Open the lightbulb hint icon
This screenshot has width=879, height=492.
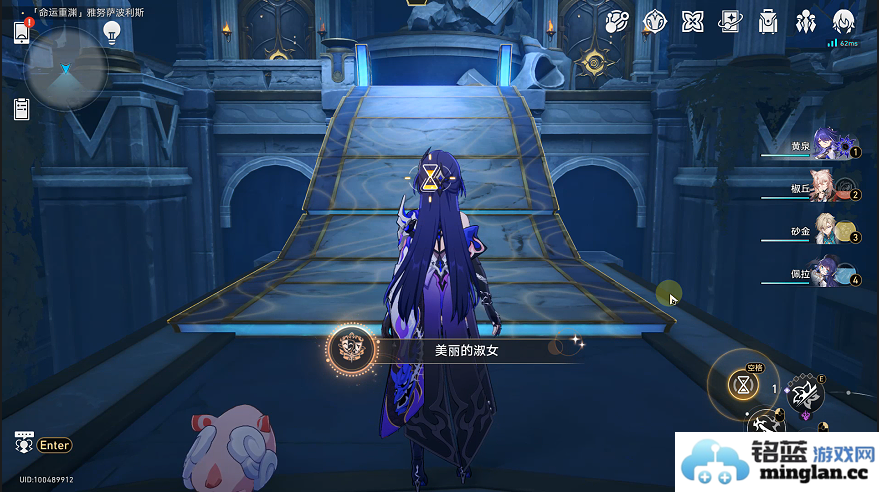point(112,32)
